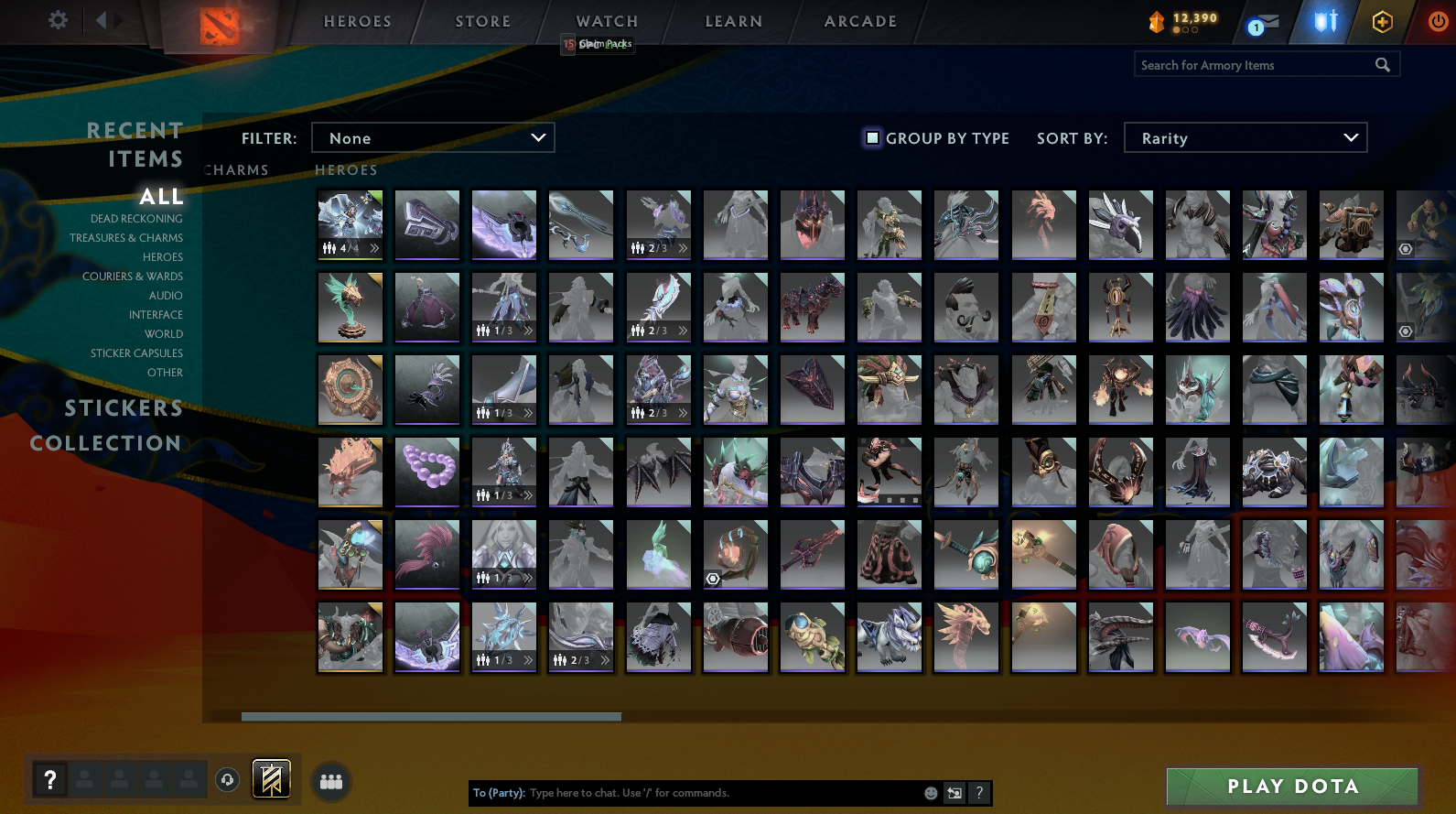Open the FILTER None dropdown
Image resolution: width=1456 pixels, height=814 pixels.
[433, 137]
